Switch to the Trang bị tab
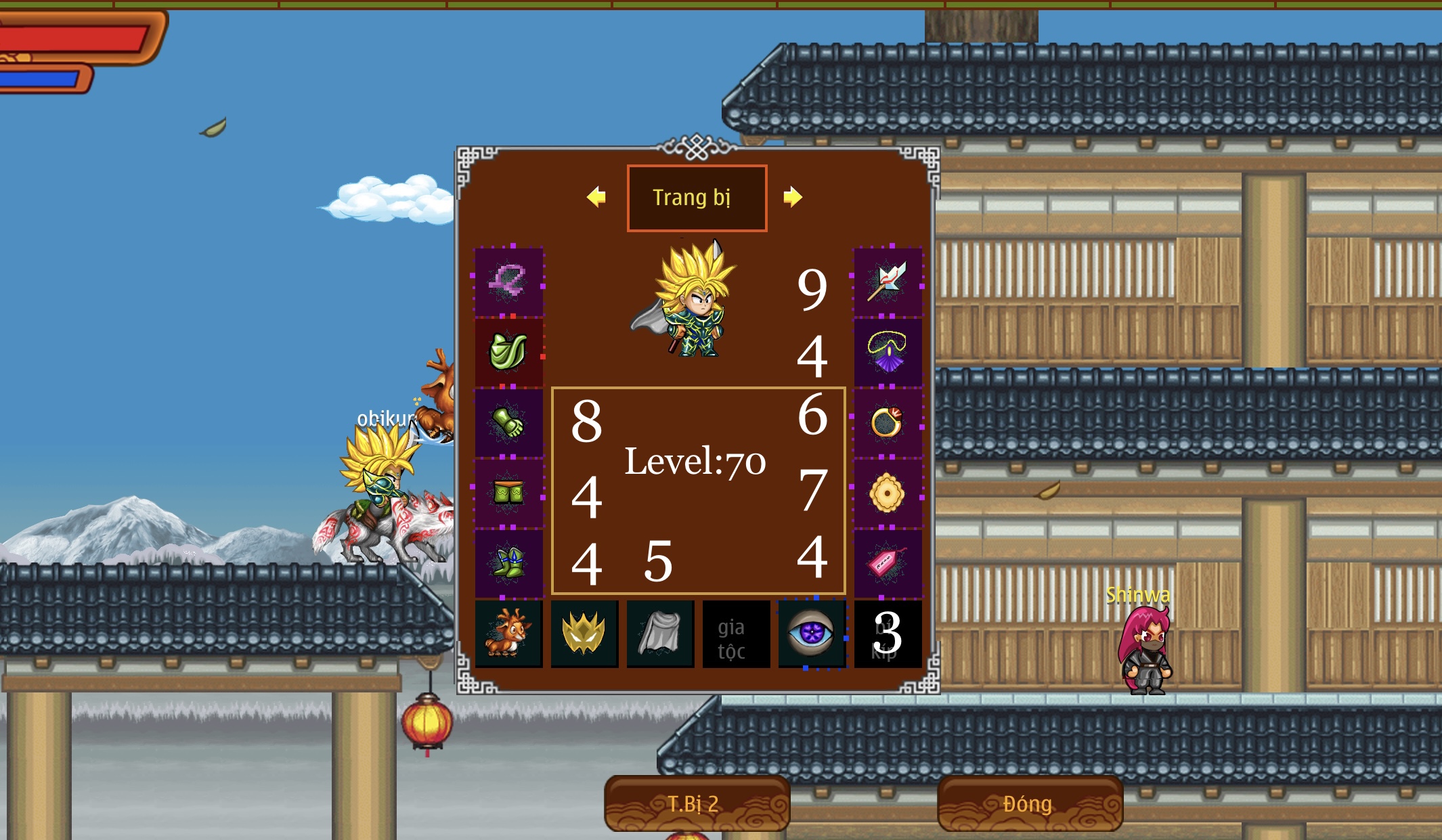The height and width of the screenshot is (840, 1442). [697, 198]
